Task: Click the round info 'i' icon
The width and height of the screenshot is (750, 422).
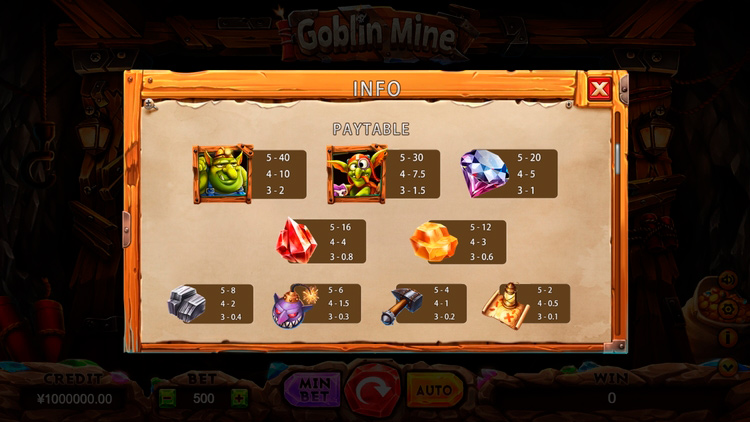Action: coord(727,338)
